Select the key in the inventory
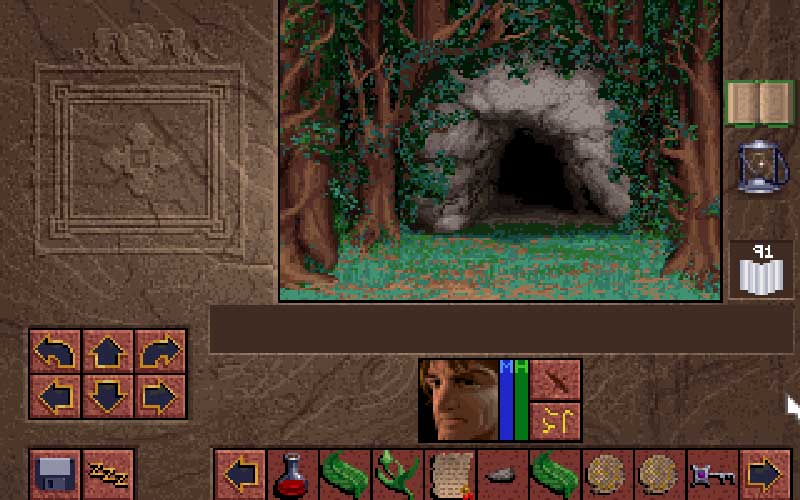Viewport: 800px width, 500px height. [x=711, y=473]
